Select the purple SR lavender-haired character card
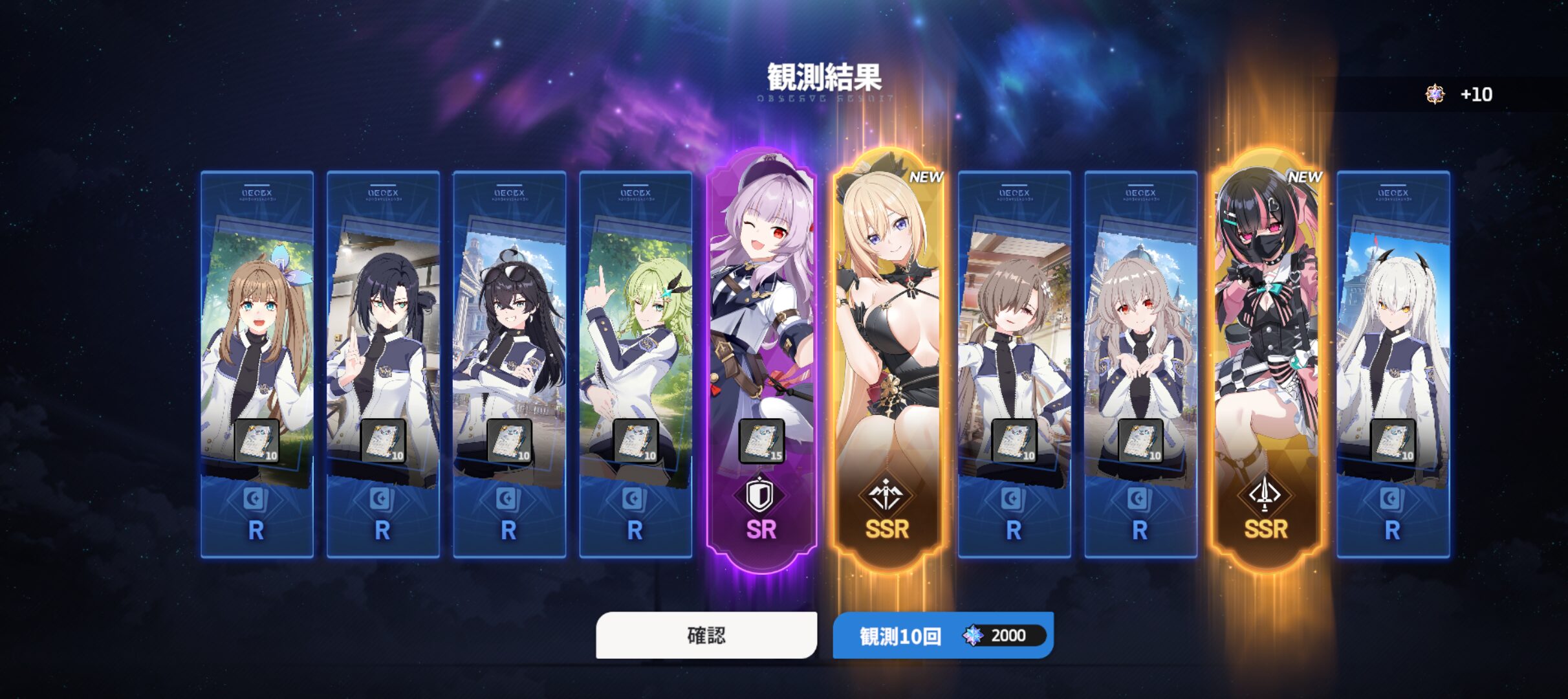Screen dimensions: 1568x699 pyautogui.click(x=761, y=359)
